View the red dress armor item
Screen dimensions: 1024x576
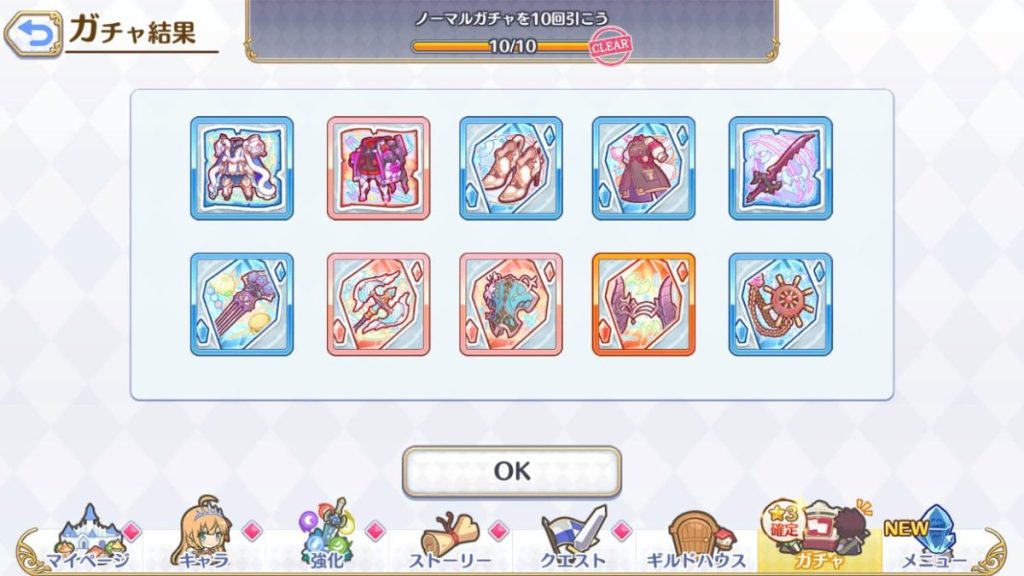[x=643, y=168]
